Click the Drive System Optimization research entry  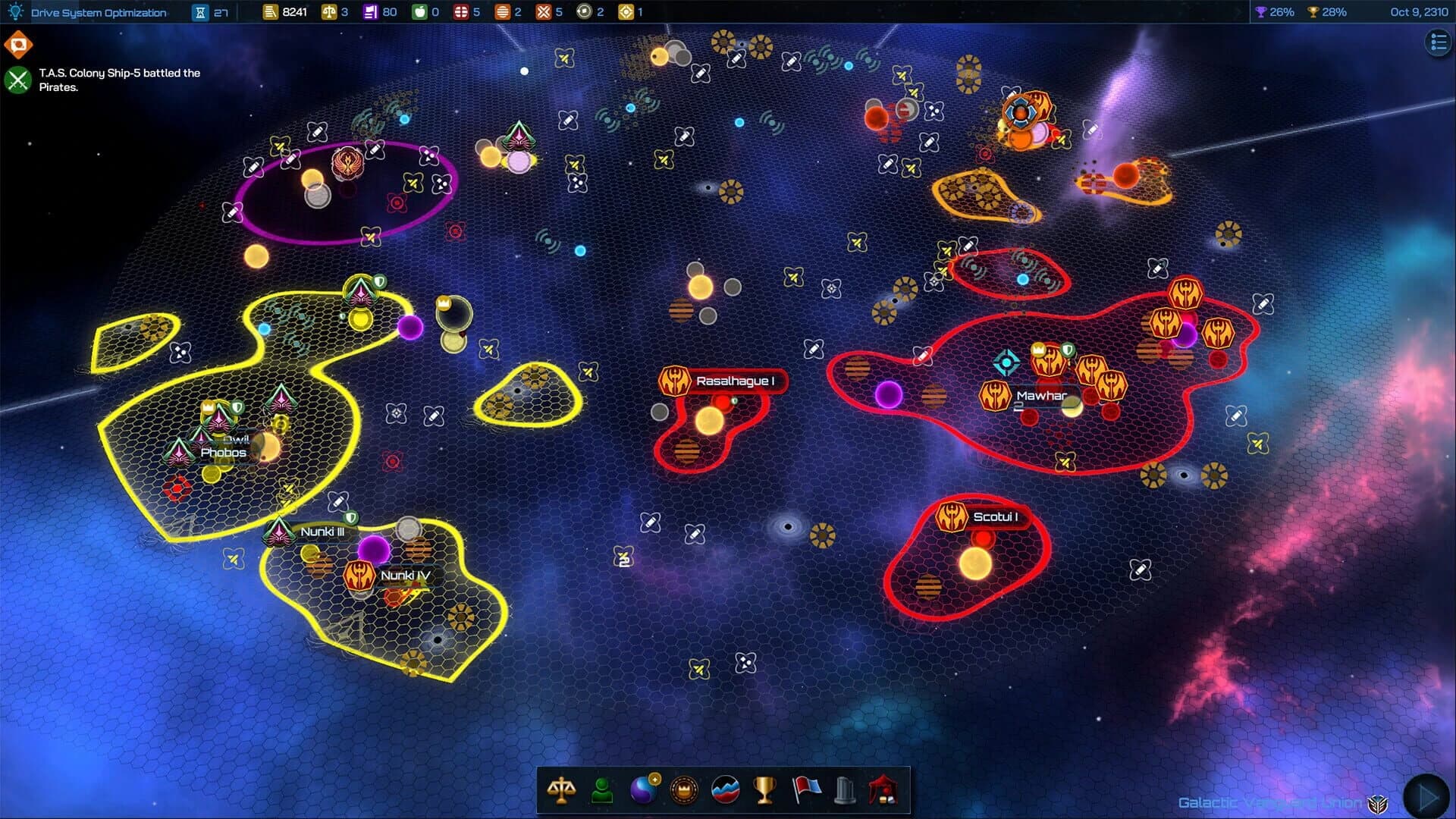[x=99, y=12]
